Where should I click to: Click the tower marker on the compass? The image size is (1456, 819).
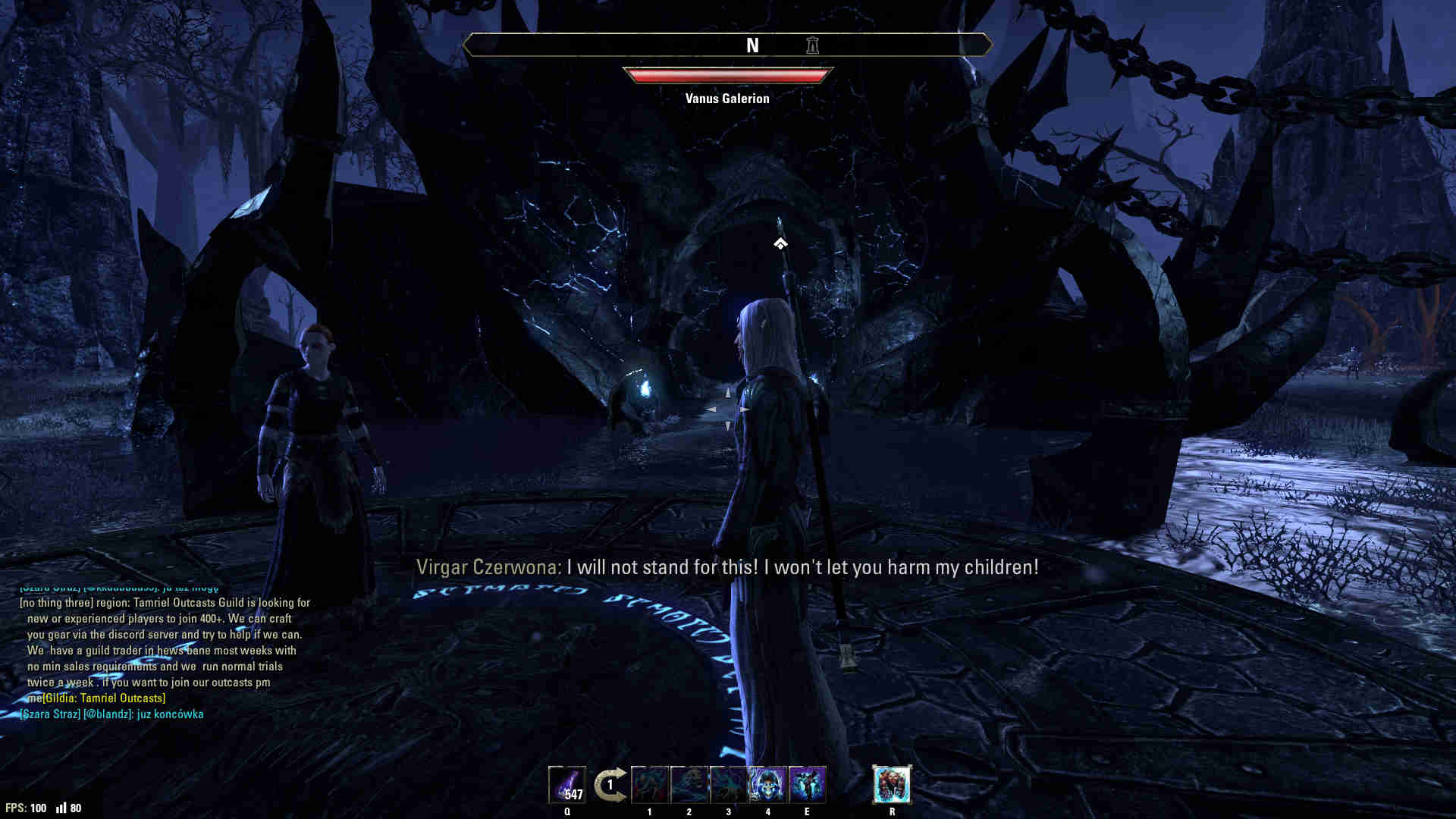tap(812, 45)
